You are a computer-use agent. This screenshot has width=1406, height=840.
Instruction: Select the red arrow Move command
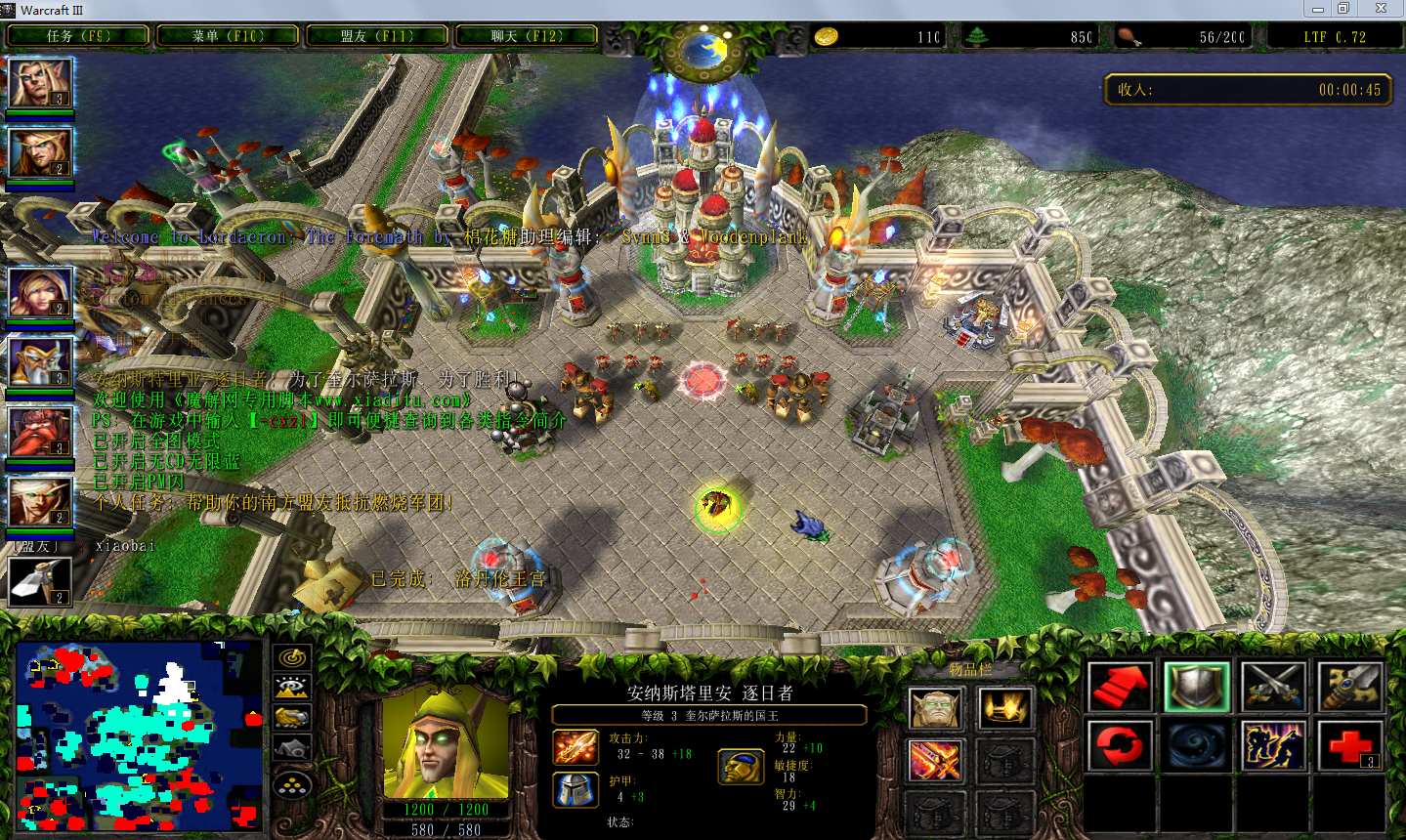tap(1120, 687)
